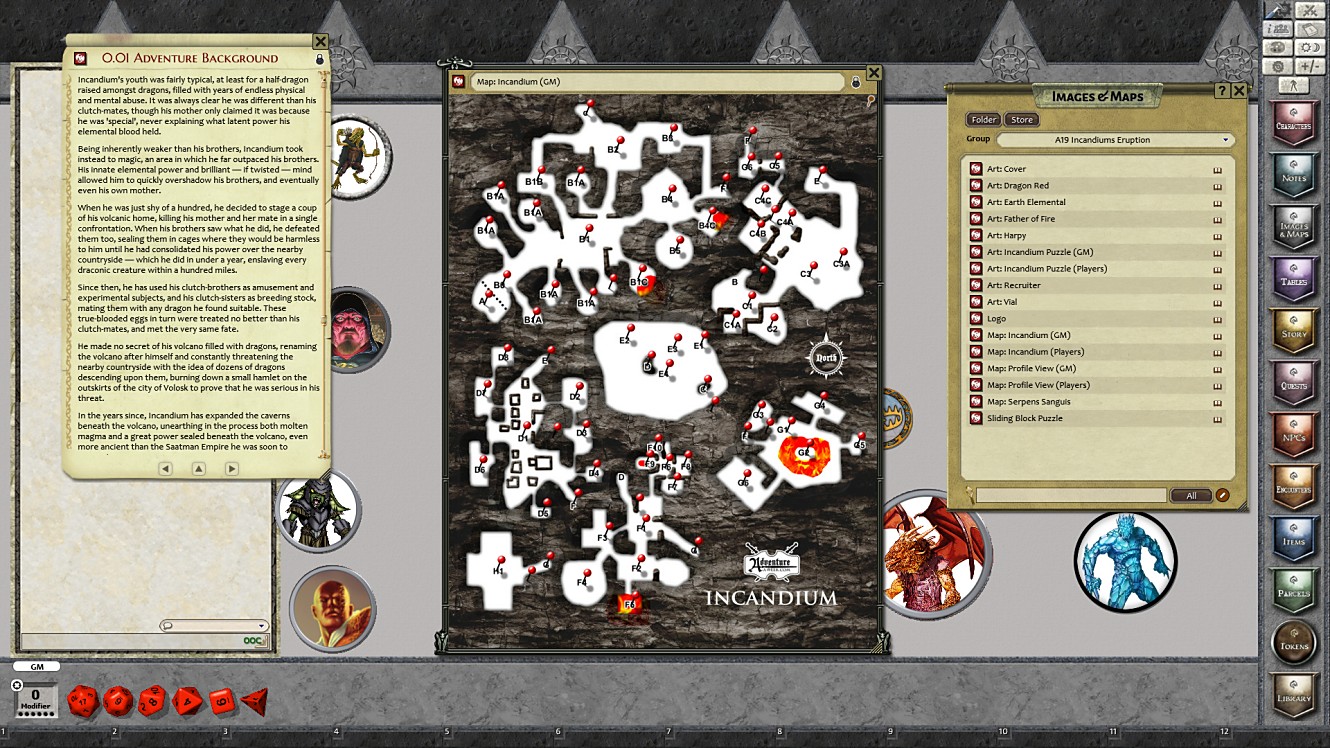1330x748 pixels.
Task: Switch to the Folder tab in Images & Maps
Action: [983, 118]
